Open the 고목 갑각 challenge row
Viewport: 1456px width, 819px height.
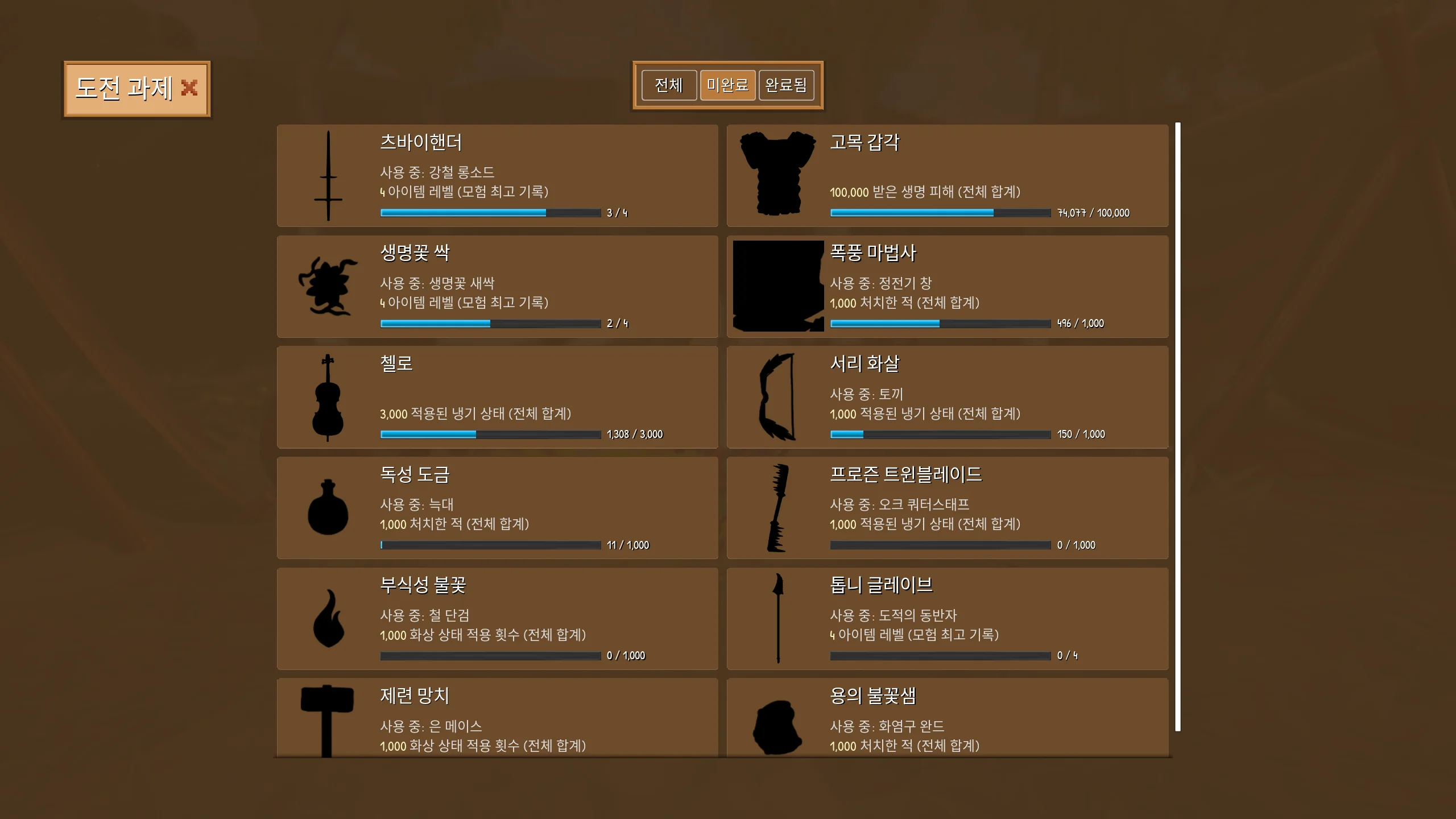(x=947, y=176)
